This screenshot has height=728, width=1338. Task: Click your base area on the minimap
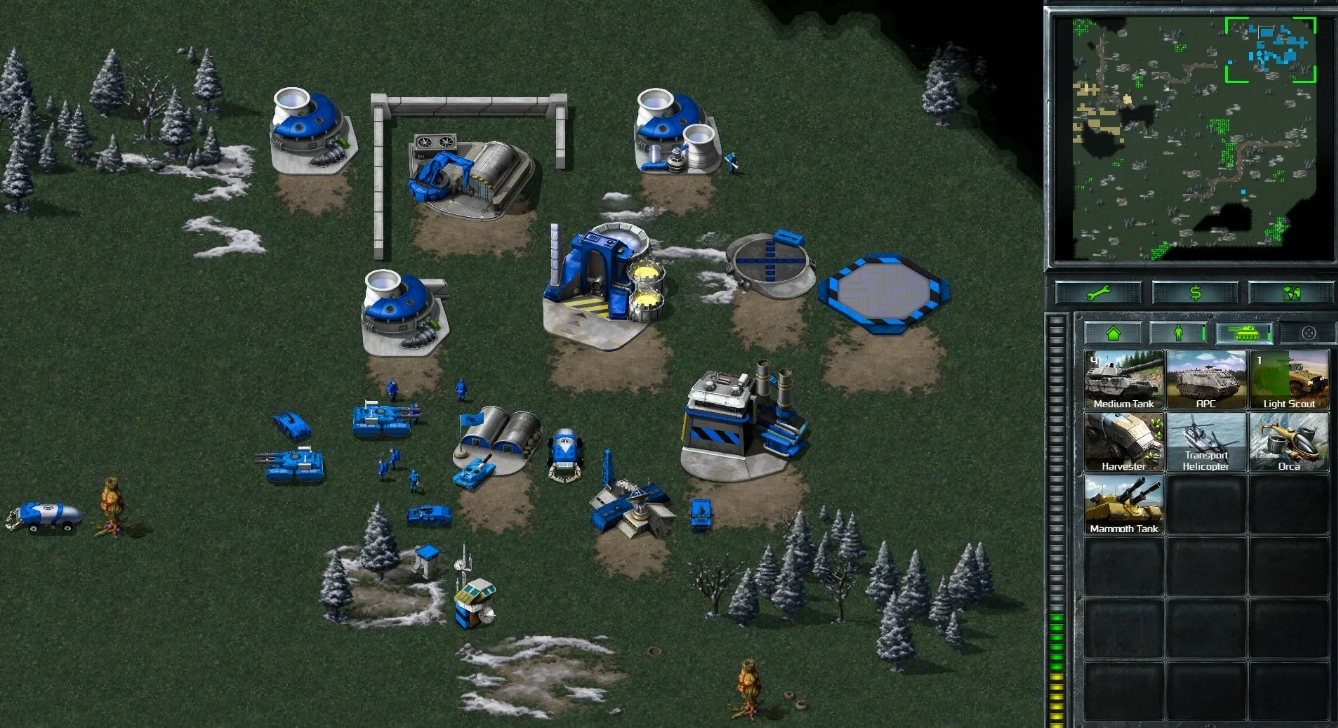click(x=1270, y=45)
